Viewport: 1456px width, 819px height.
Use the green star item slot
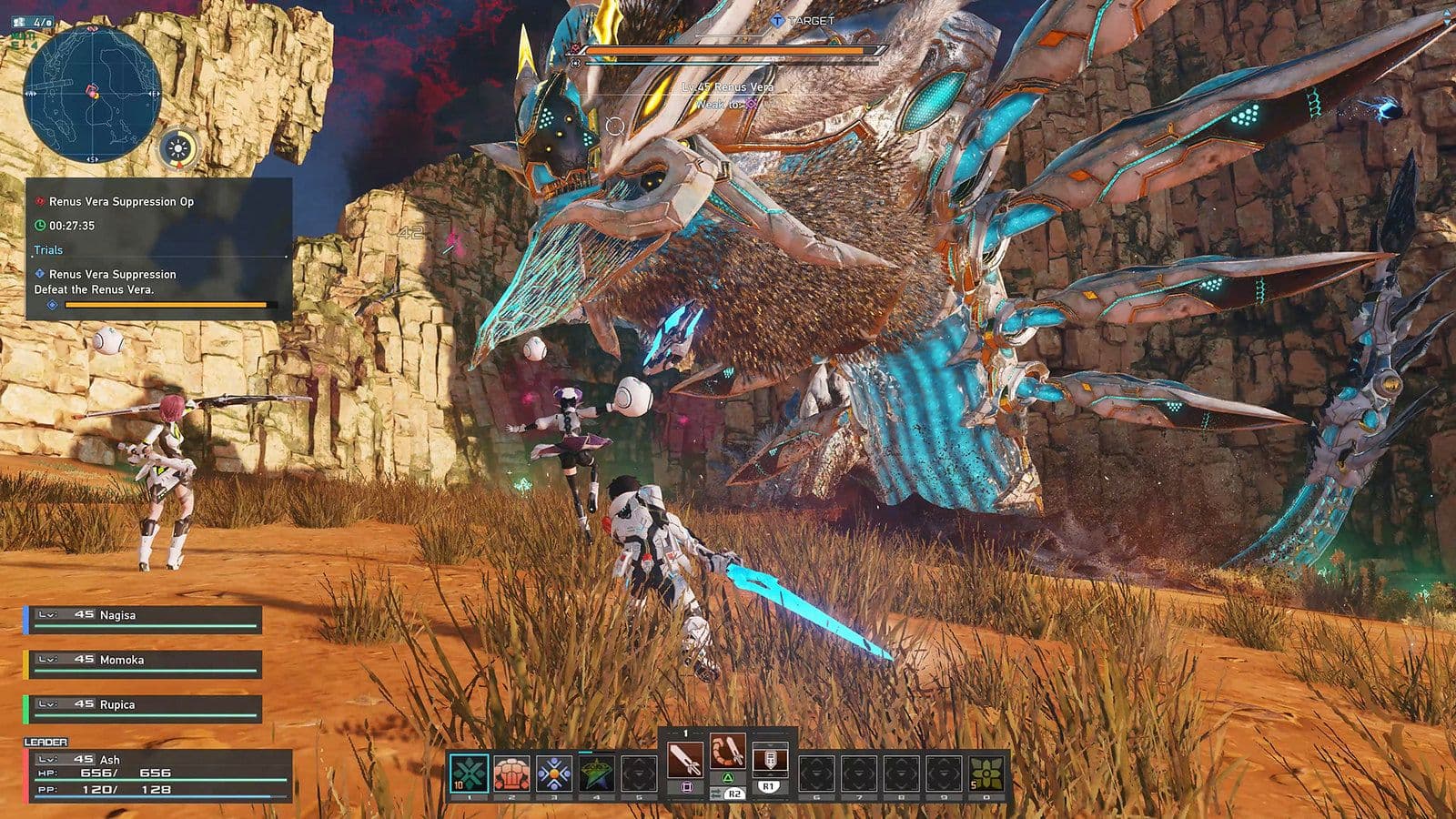(x=596, y=773)
